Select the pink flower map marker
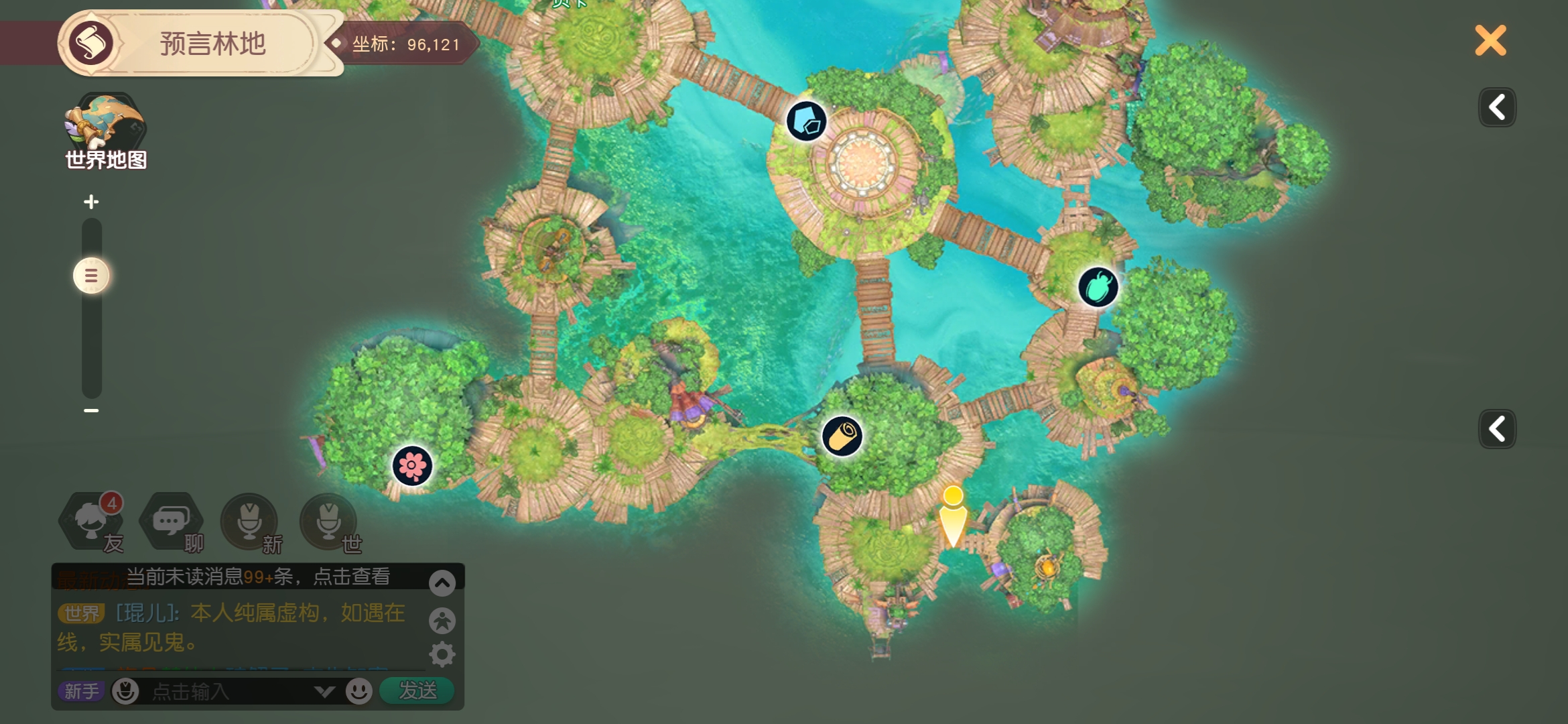Viewport: 1568px width, 724px height. (x=412, y=466)
